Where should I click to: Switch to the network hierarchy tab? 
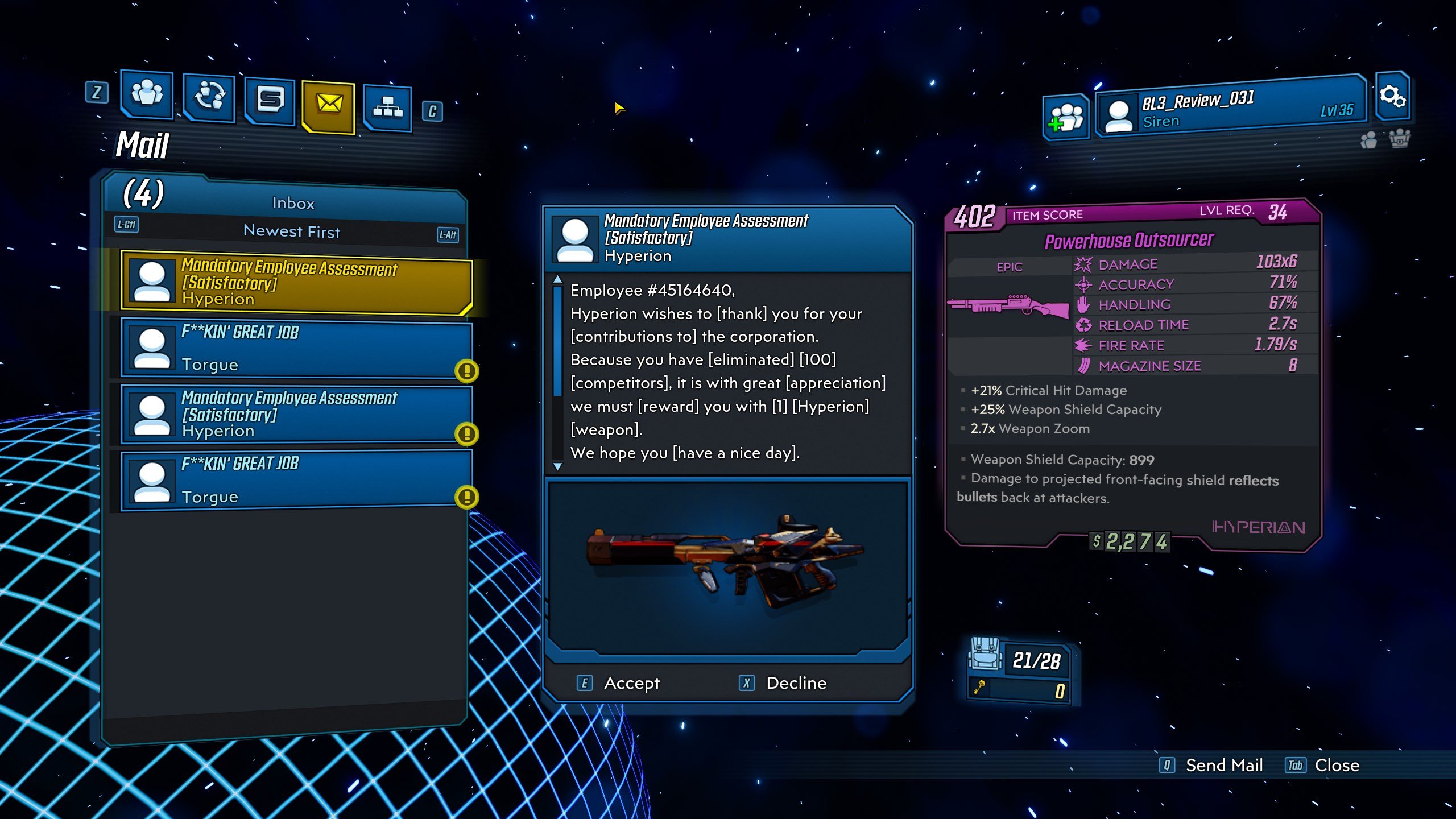point(388,107)
